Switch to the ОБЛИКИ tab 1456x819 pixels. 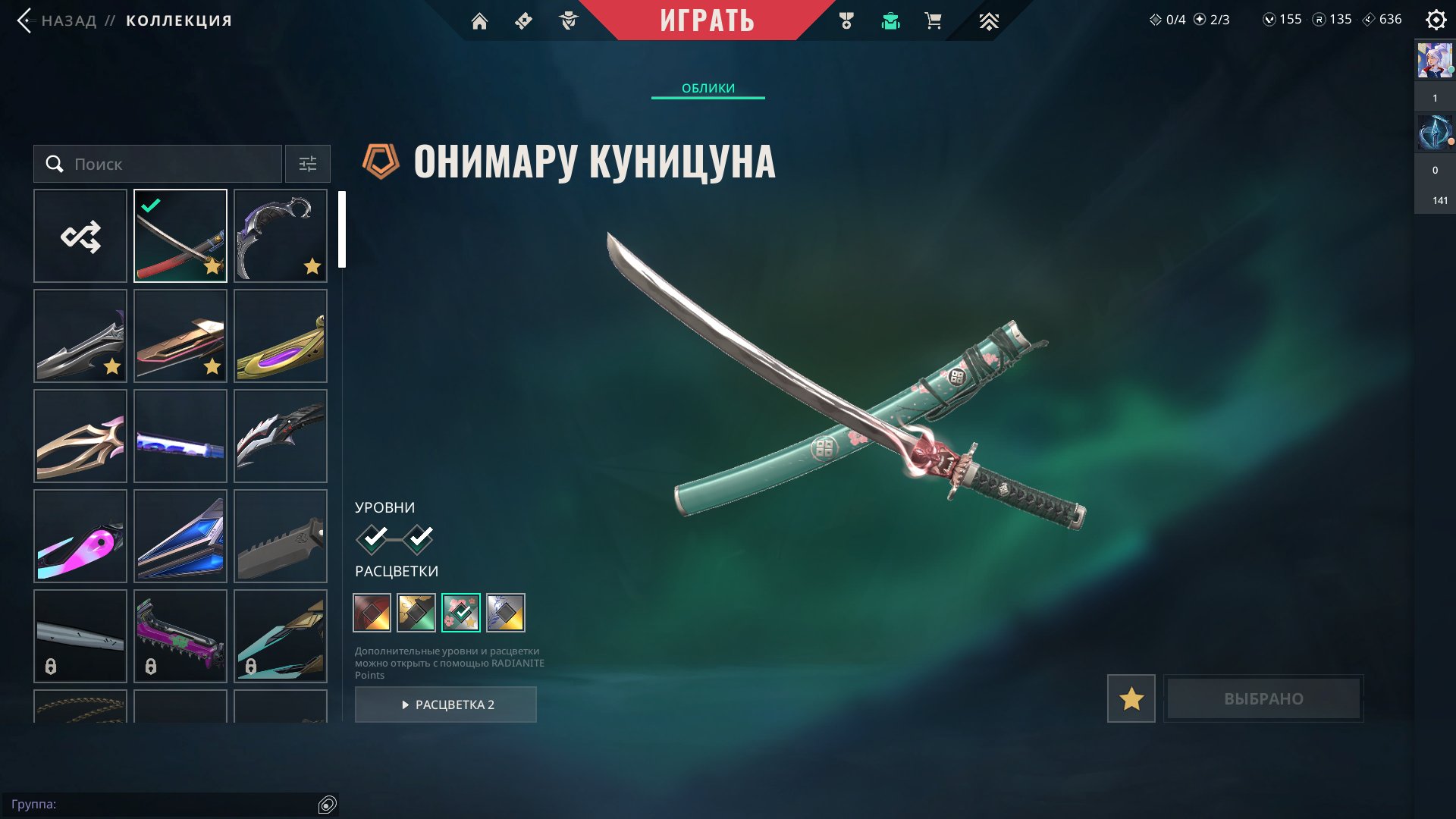point(708,88)
